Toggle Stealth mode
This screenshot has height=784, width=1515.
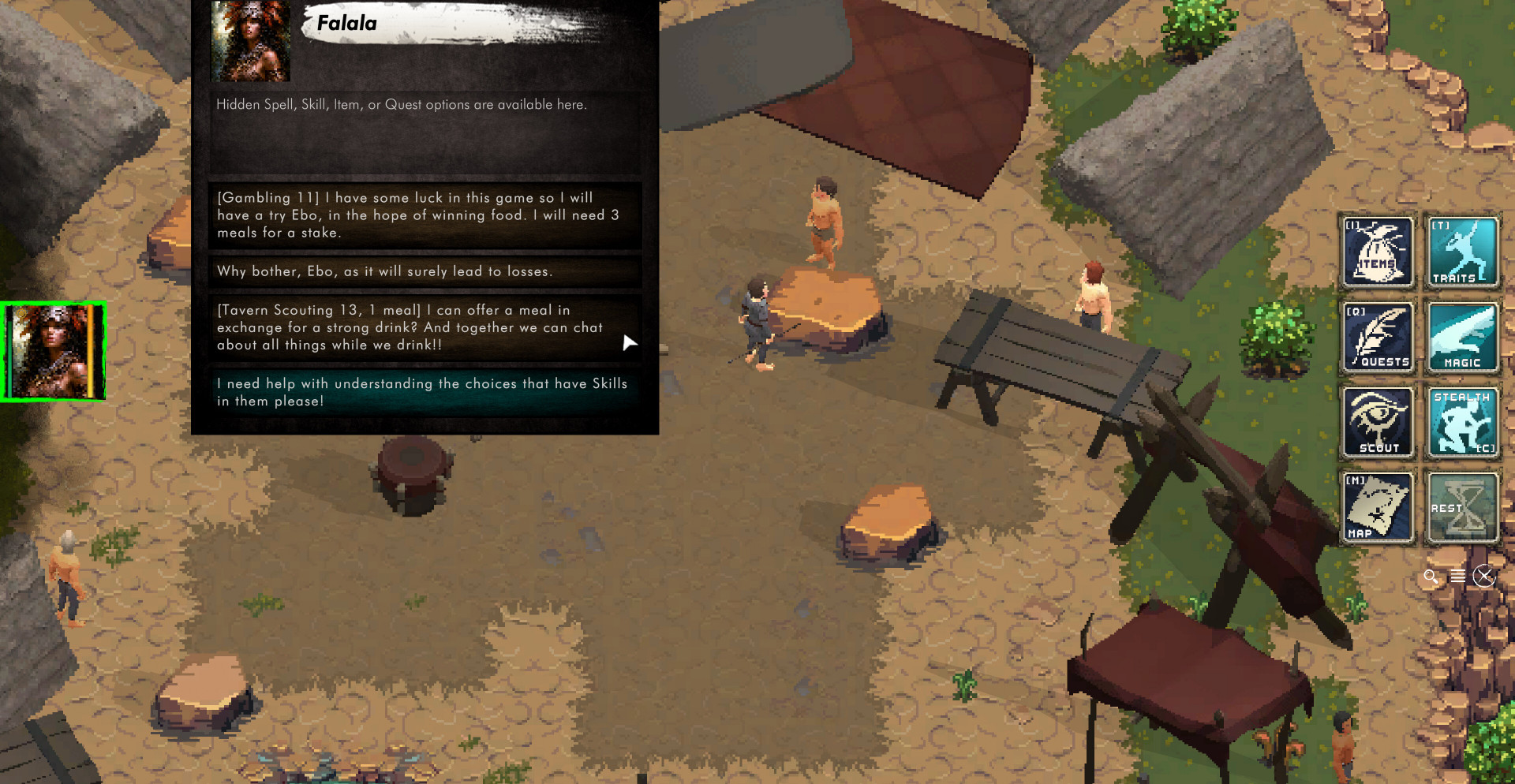[1462, 423]
